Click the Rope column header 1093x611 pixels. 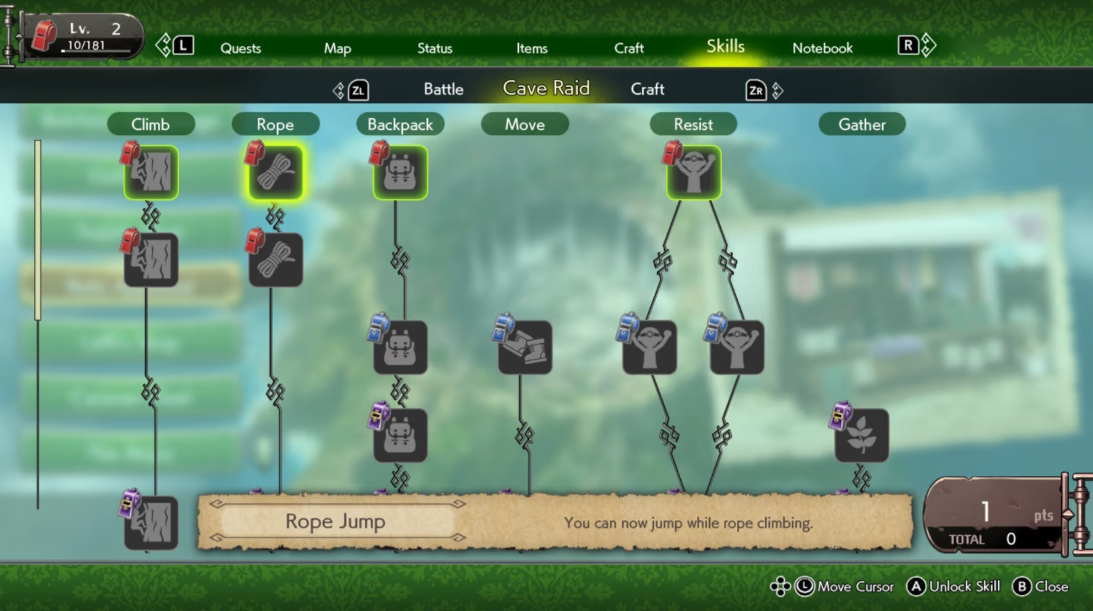[275, 124]
